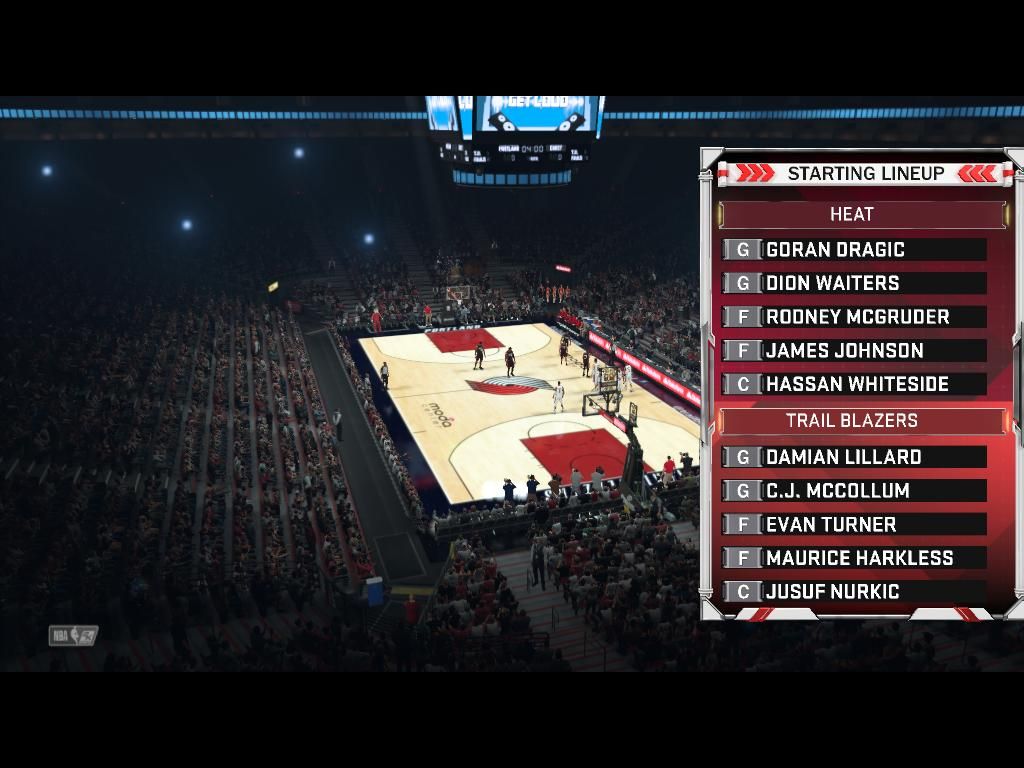The height and width of the screenshot is (768, 1024).
Task: Select Maurice Harkless from the starters
Action: coord(854,558)
